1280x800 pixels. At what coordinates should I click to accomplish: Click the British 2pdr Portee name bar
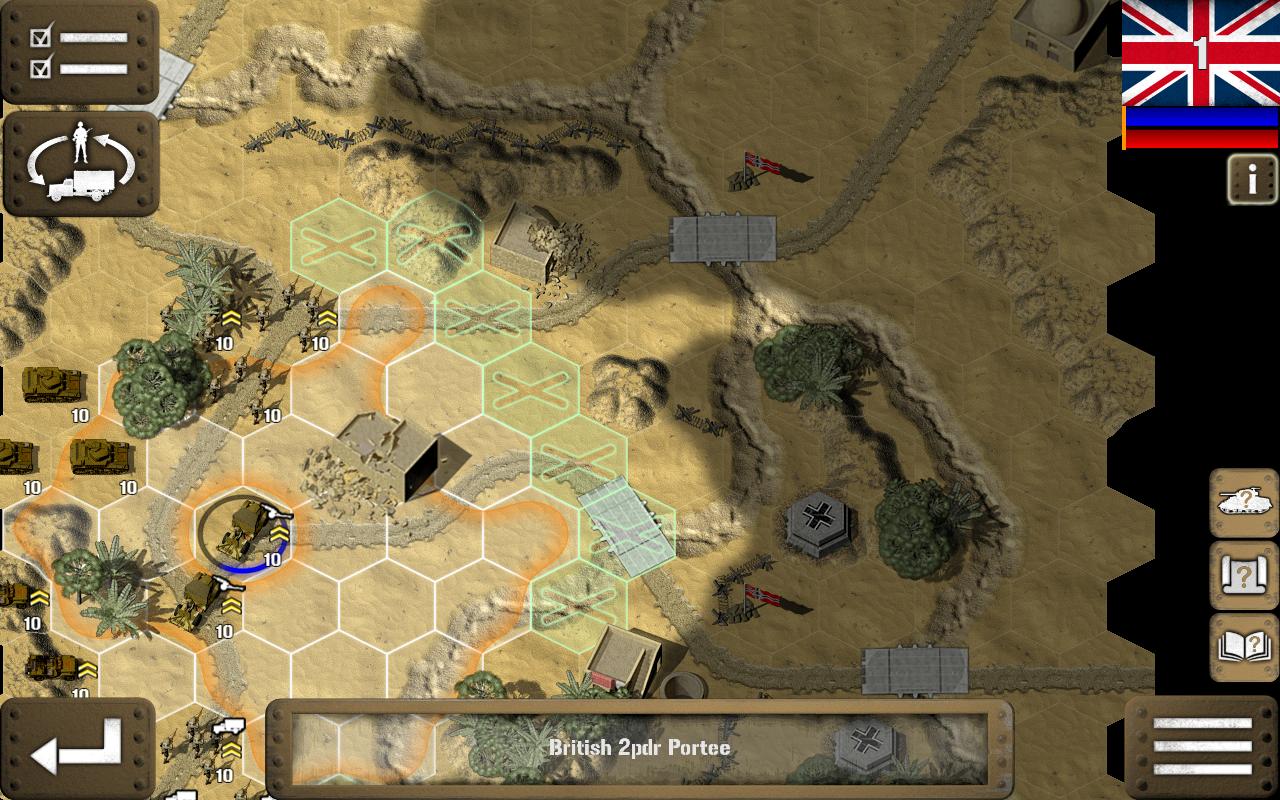pos(640,748)
